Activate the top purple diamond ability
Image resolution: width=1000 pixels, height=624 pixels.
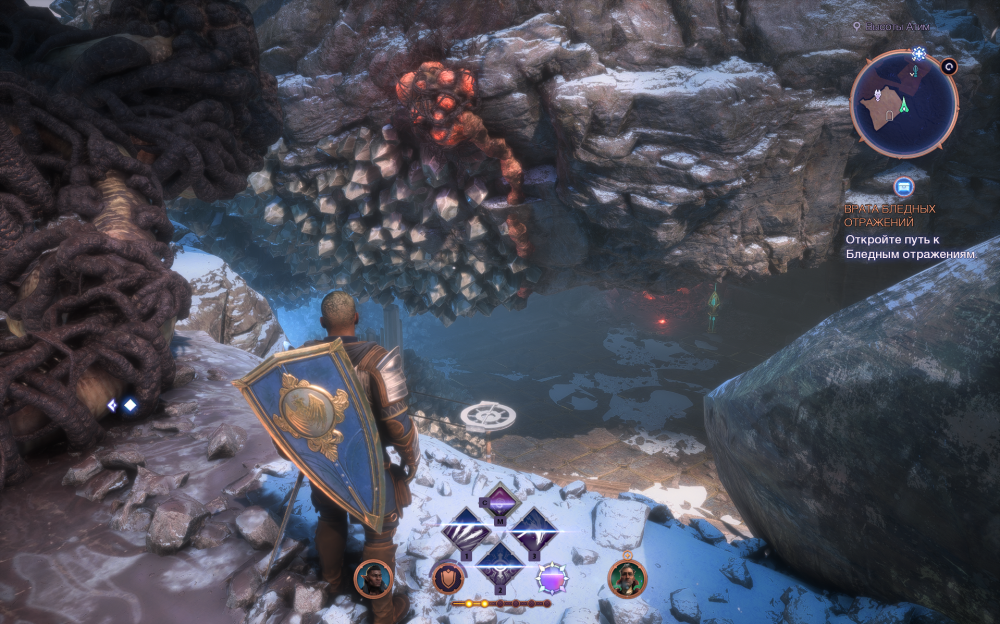coord(500,501)
